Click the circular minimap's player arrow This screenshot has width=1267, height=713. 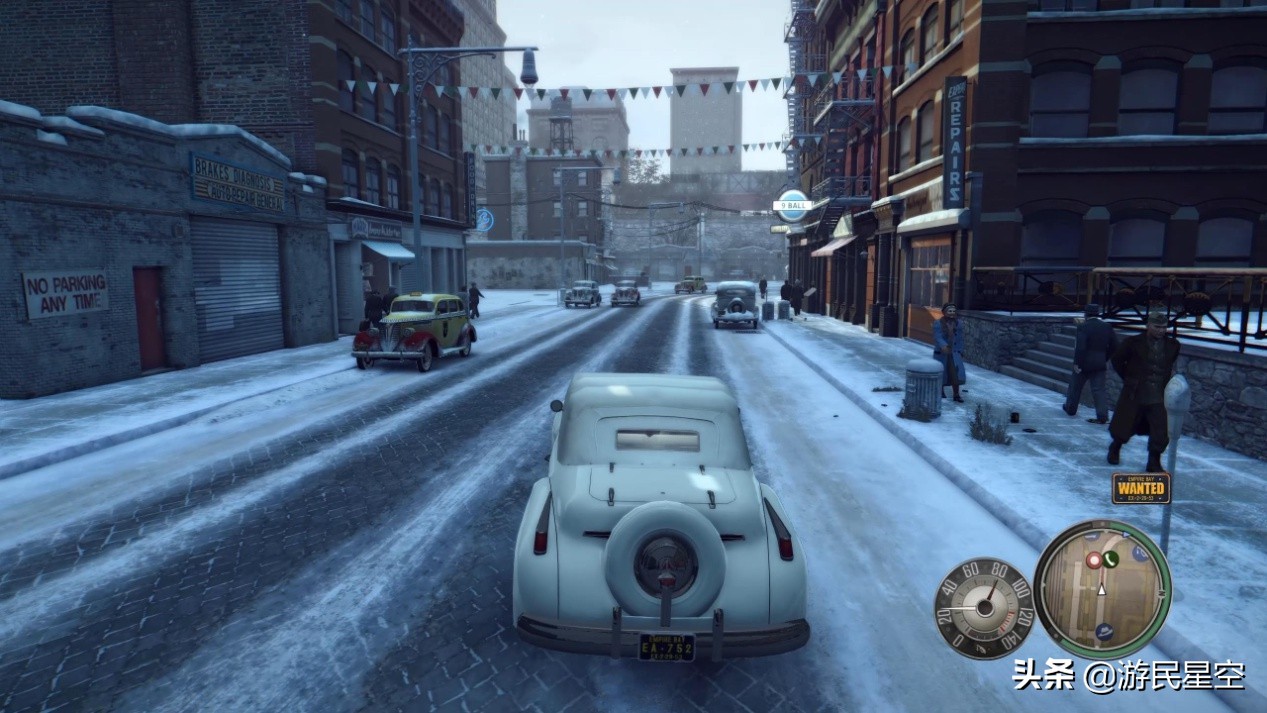[1101, 589]
